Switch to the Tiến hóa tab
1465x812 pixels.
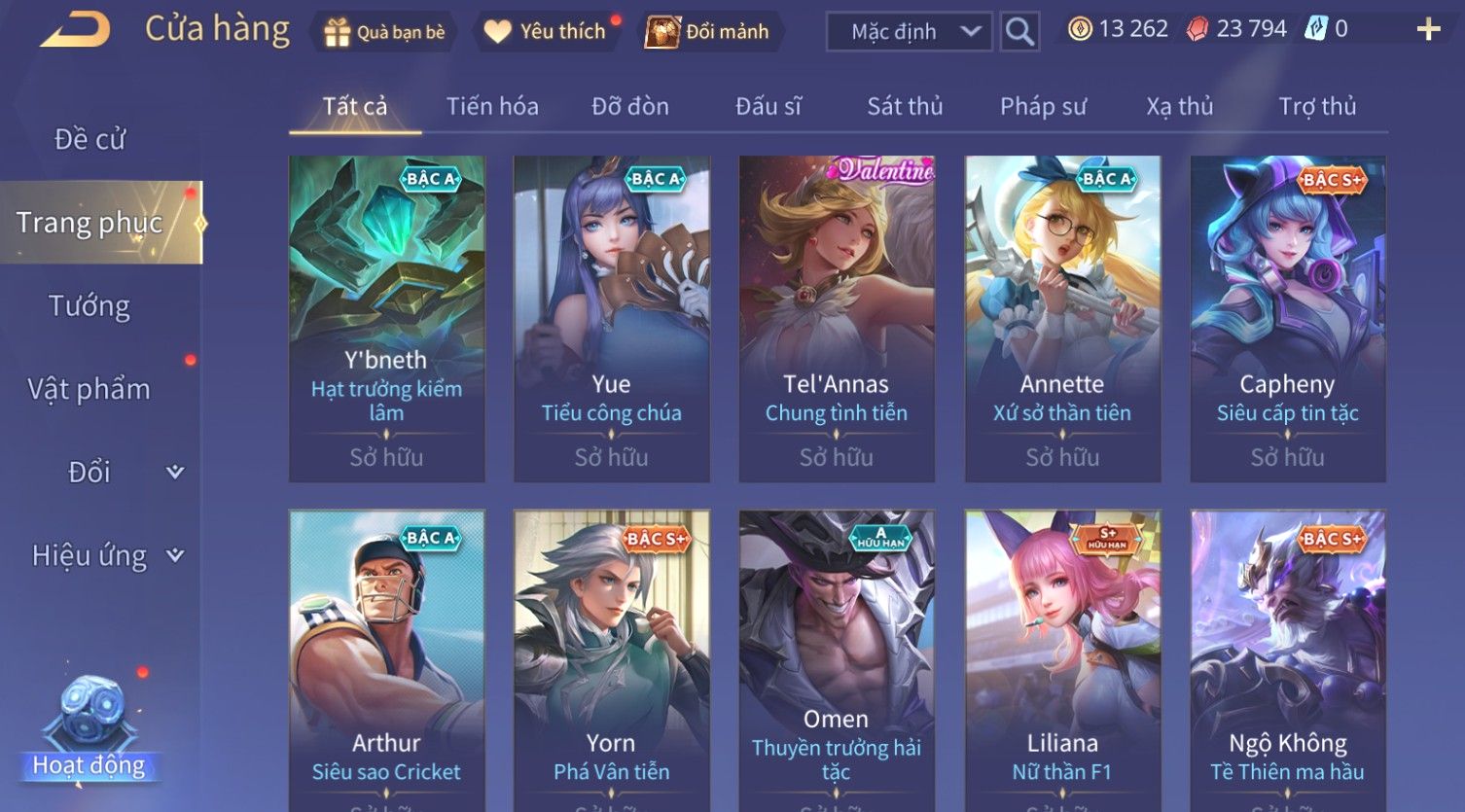(492, 106)
